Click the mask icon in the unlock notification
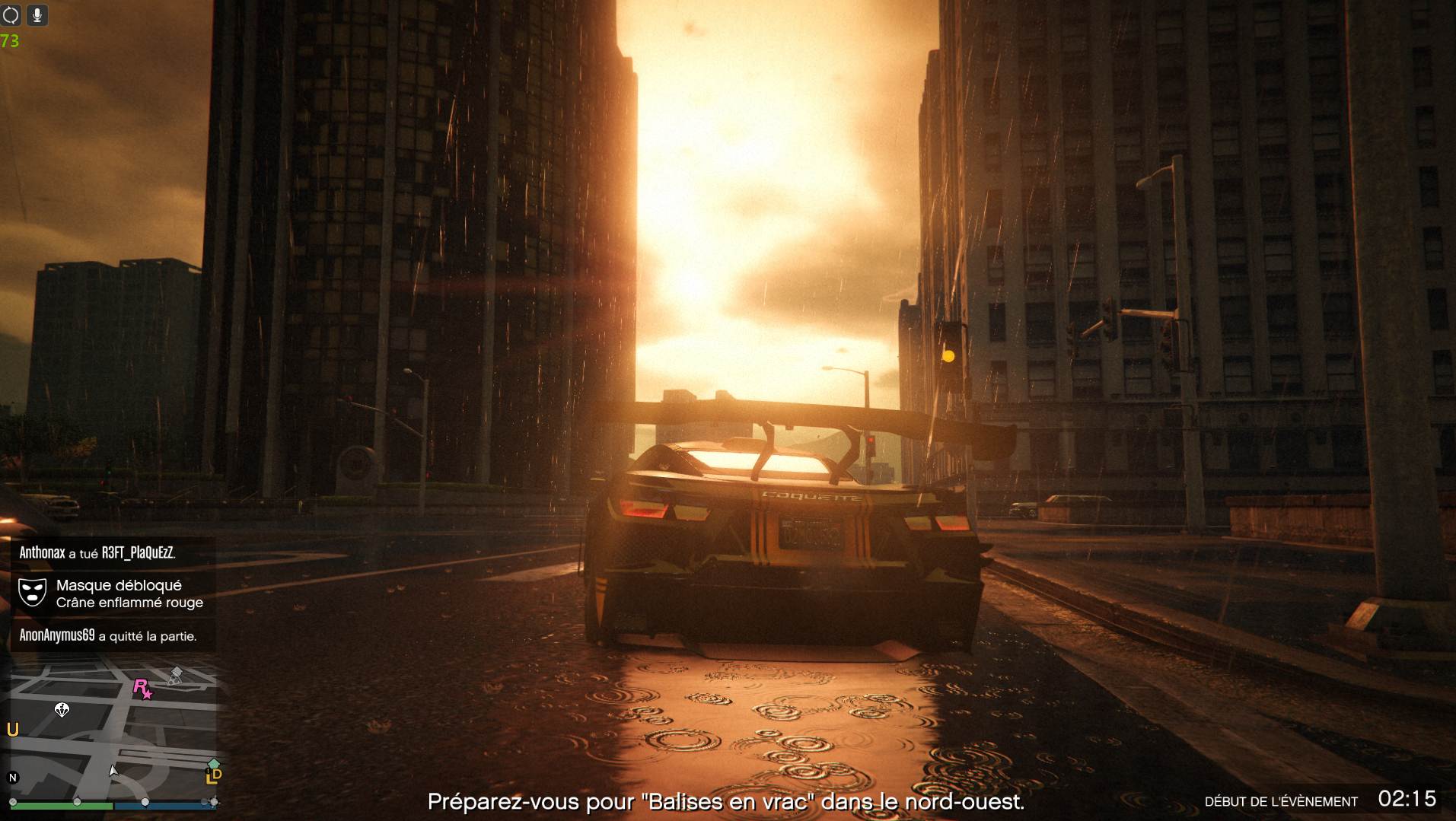This screenshot has width=1456, height=821. point(33,593)
